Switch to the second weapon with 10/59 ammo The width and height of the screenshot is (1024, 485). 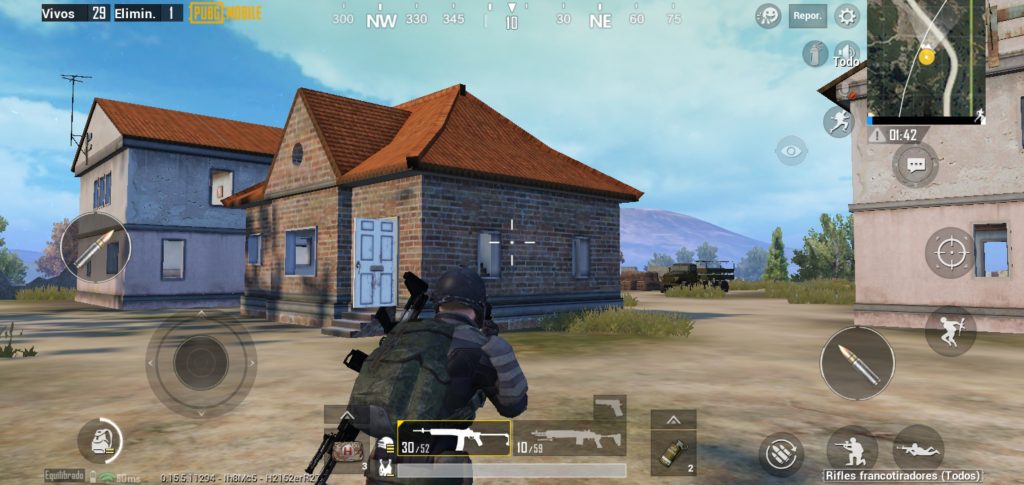tap(568, 437)
